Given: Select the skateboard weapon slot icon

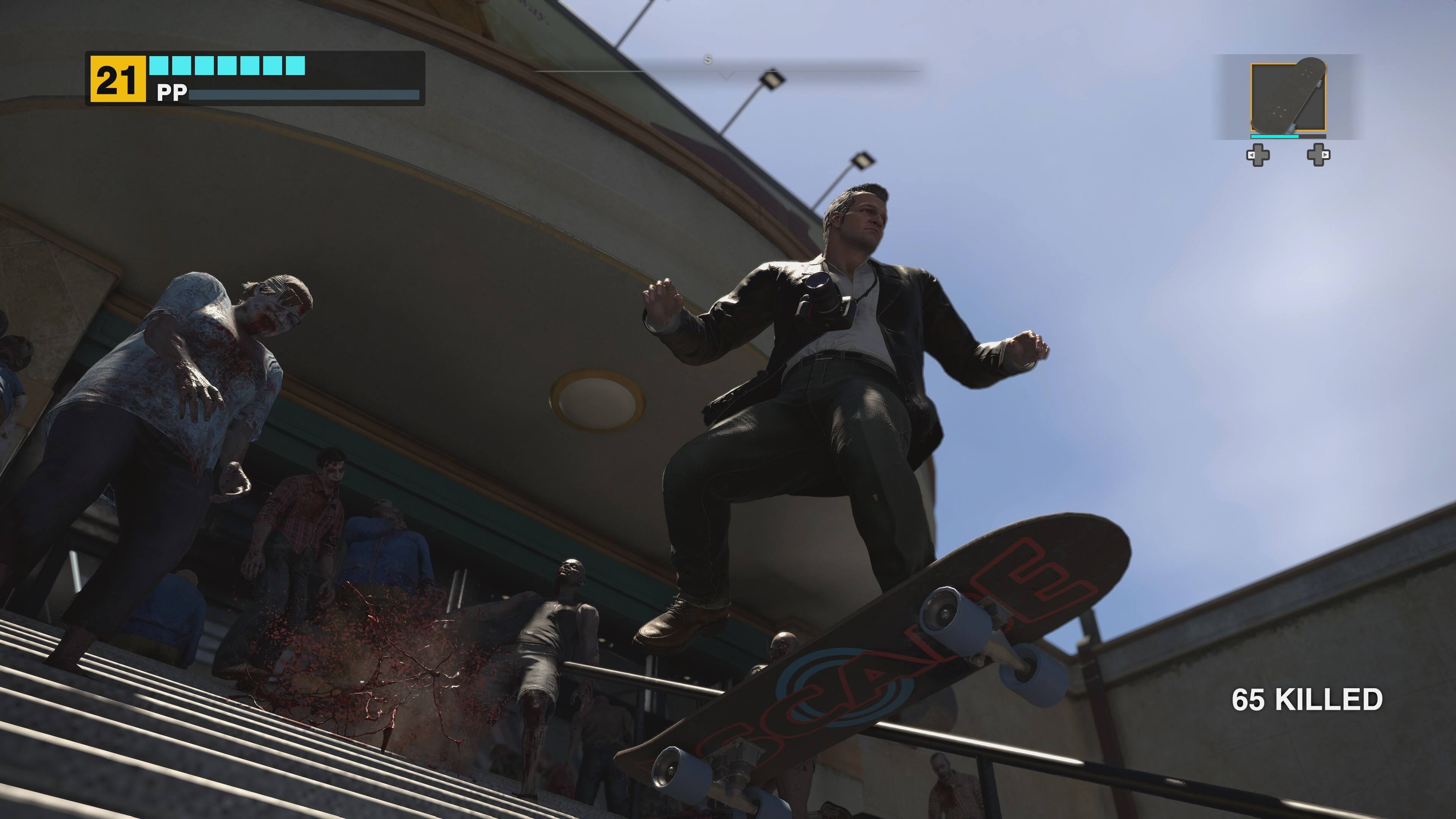Looking at the screenshot, I should point(1288,96).
